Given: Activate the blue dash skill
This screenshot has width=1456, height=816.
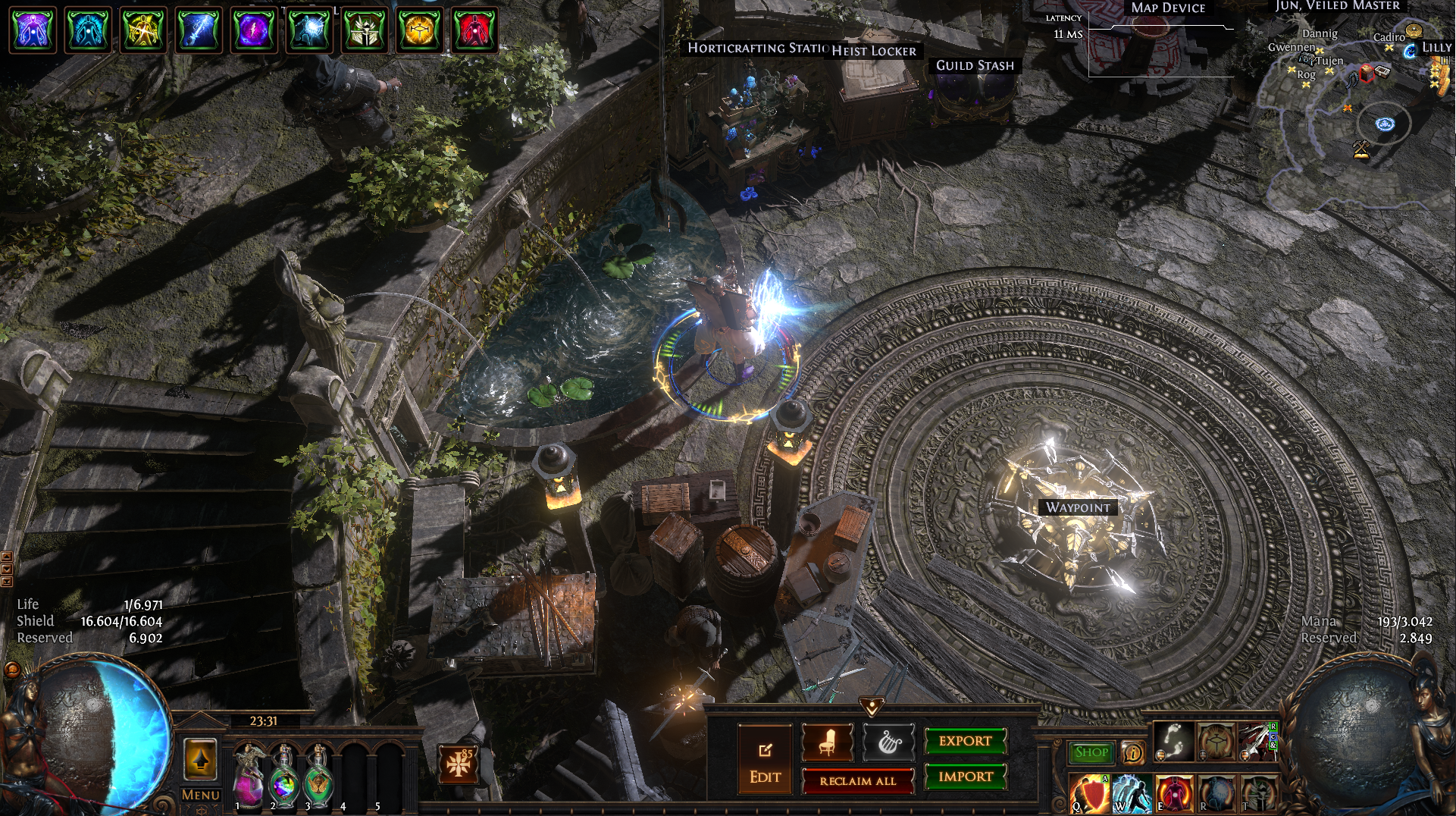Looking at the screenshot, I should coord(1132,793).
